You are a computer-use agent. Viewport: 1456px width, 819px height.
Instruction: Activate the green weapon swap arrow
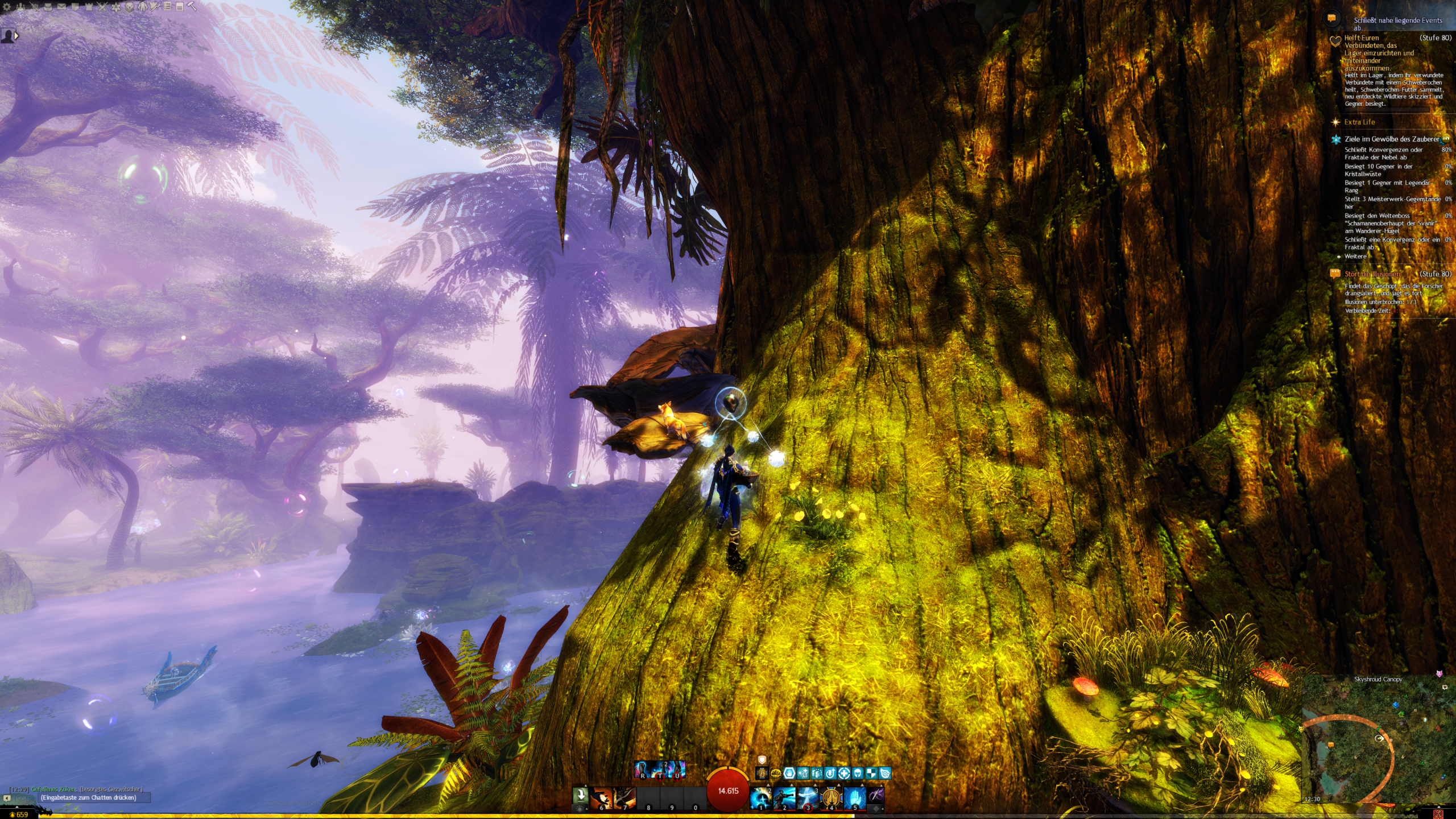(x=580, y=795)
